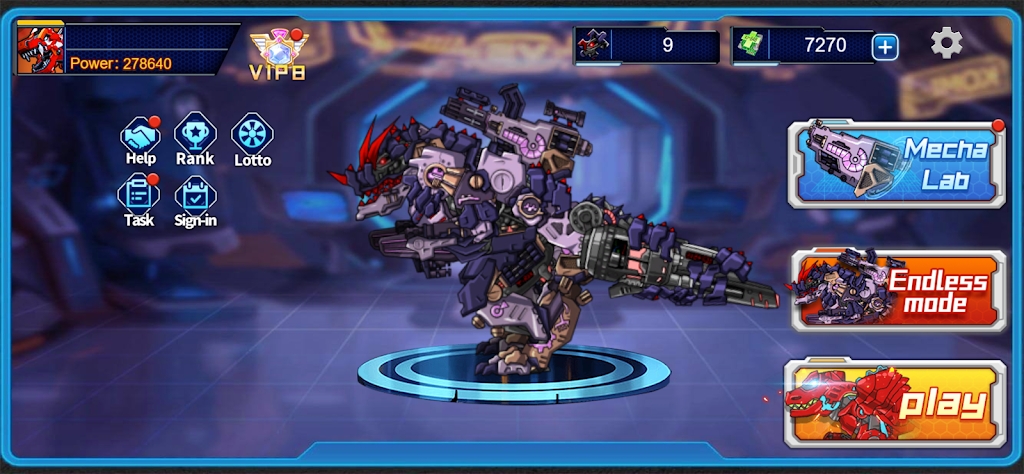Screen dimensions: 1024x474
Task: Start Endless mode
Action: tap(898, 291)
